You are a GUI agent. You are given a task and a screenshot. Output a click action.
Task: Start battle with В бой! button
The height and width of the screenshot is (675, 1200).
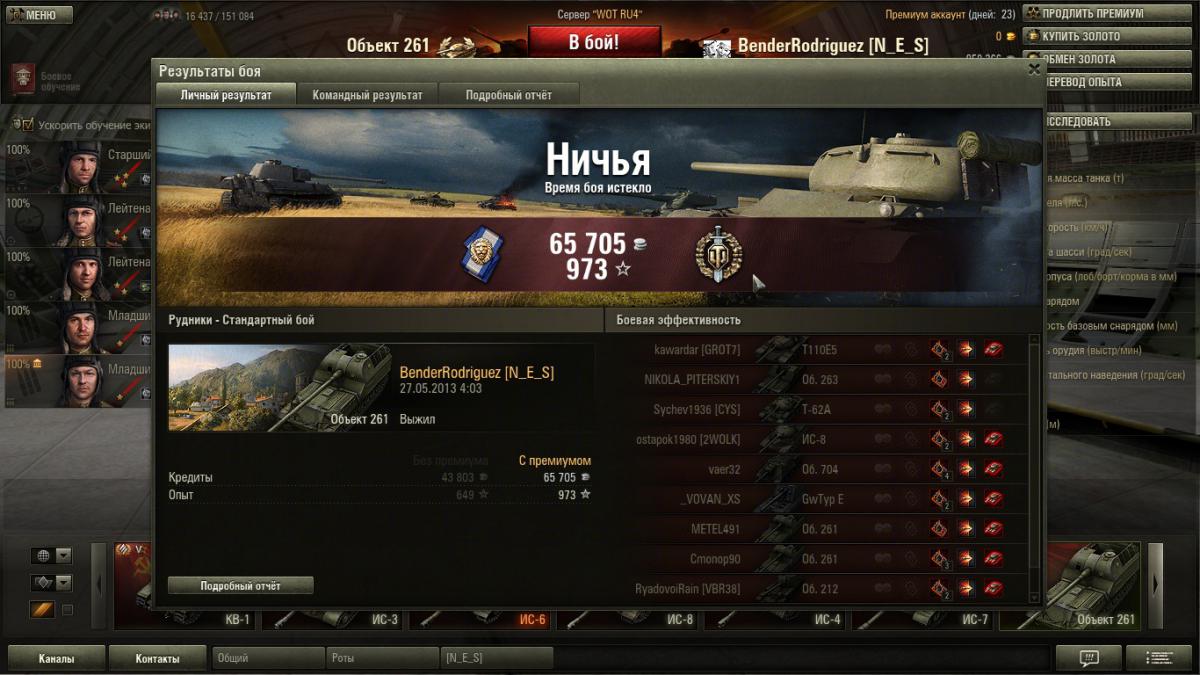(x=594, y=43)
